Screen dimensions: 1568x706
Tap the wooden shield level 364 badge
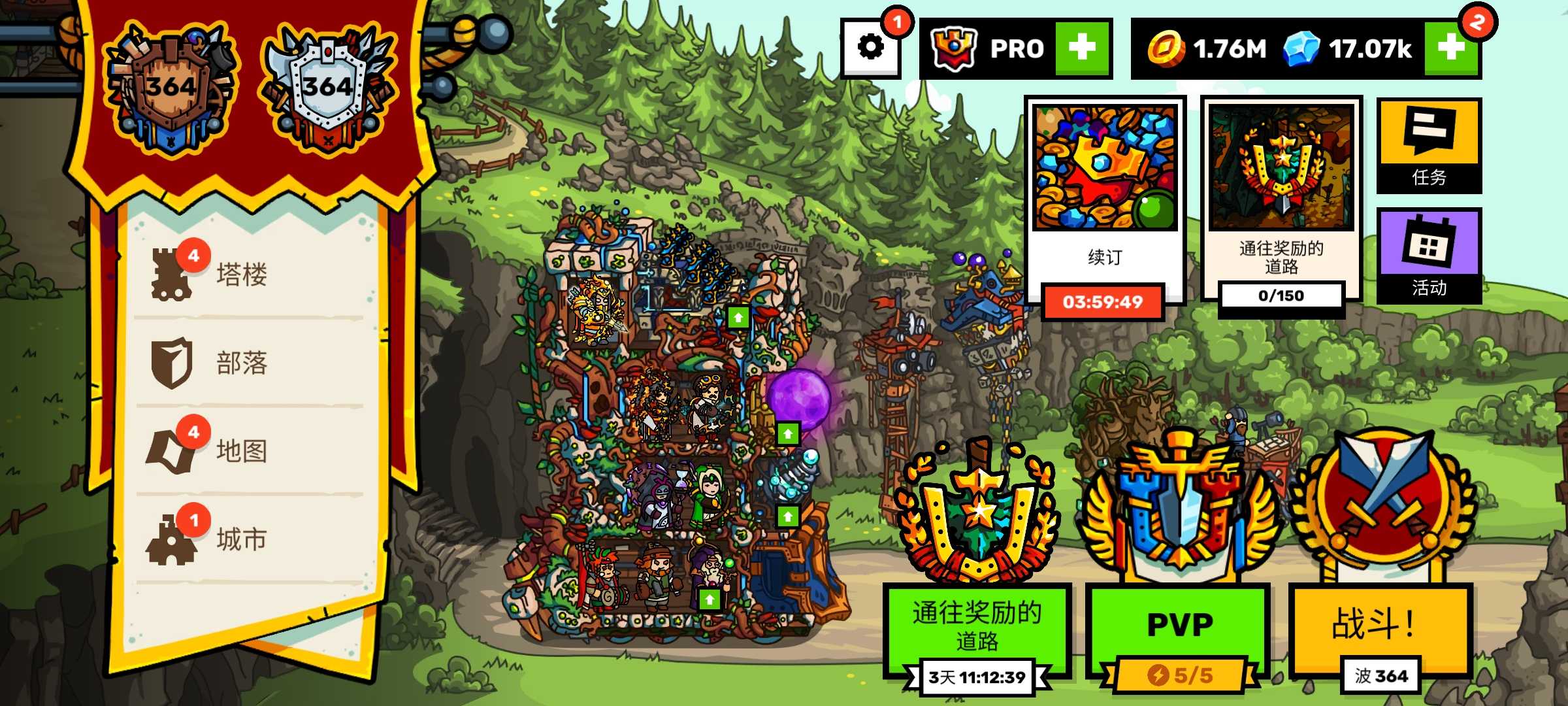[171, 88]
